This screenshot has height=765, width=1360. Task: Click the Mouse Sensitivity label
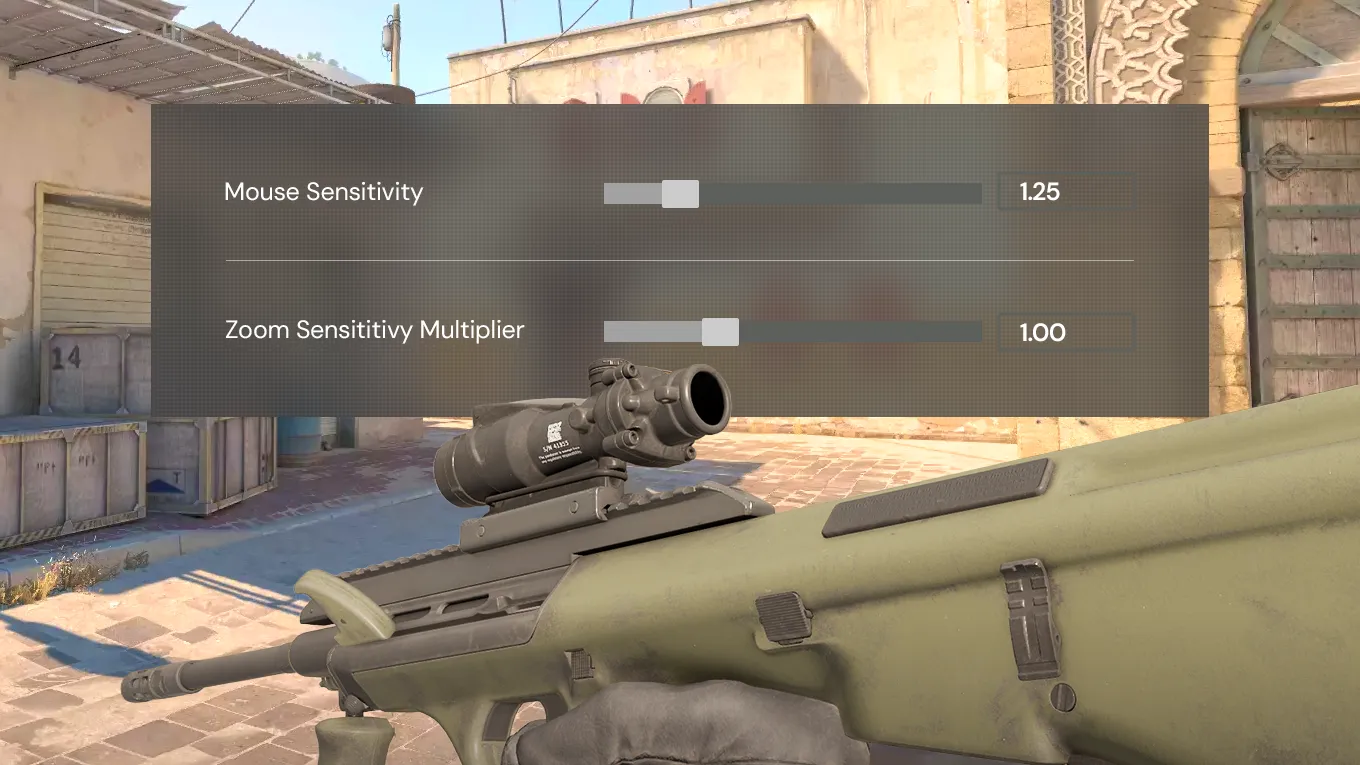point(324,192)
